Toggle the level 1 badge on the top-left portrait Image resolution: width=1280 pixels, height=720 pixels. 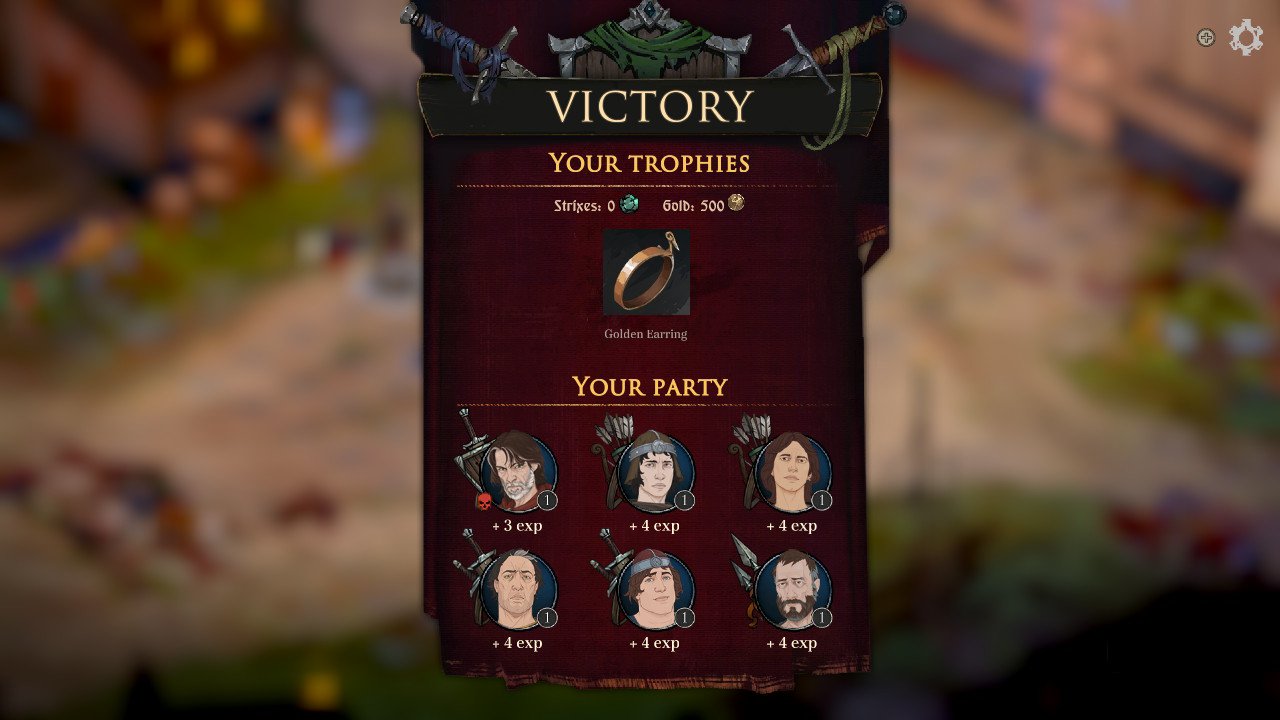coord(547,500)
